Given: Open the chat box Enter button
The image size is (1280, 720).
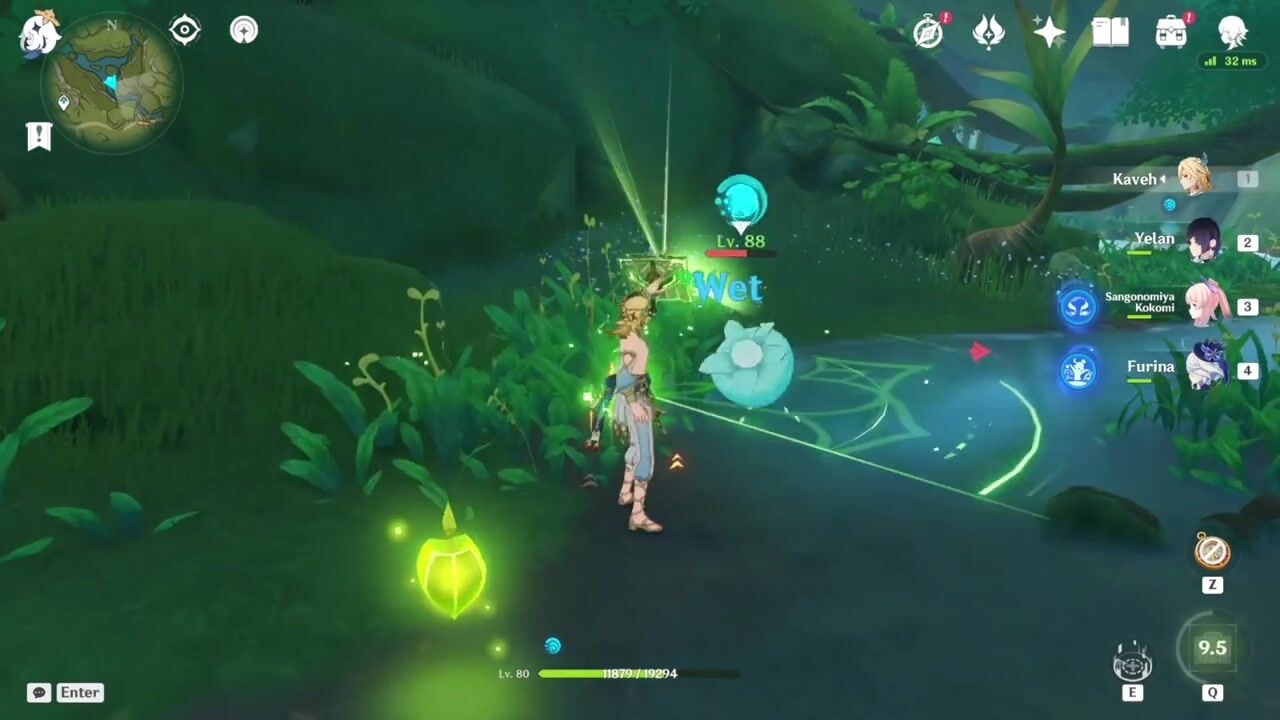Looking at the screenshot, I should (66, 692).
